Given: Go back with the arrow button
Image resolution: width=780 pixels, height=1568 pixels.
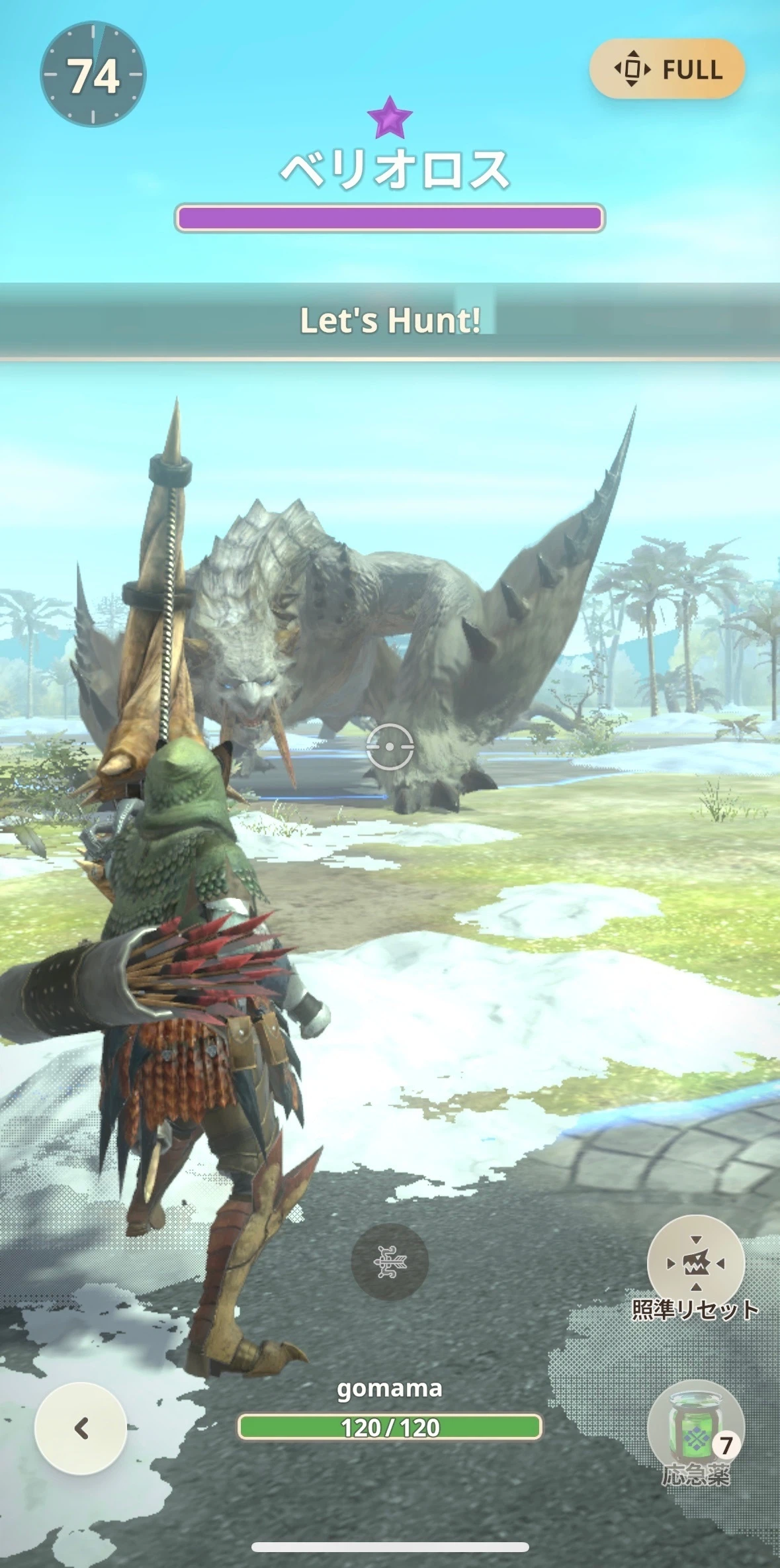Looking at the screenshot, I should pos(81,1428).
